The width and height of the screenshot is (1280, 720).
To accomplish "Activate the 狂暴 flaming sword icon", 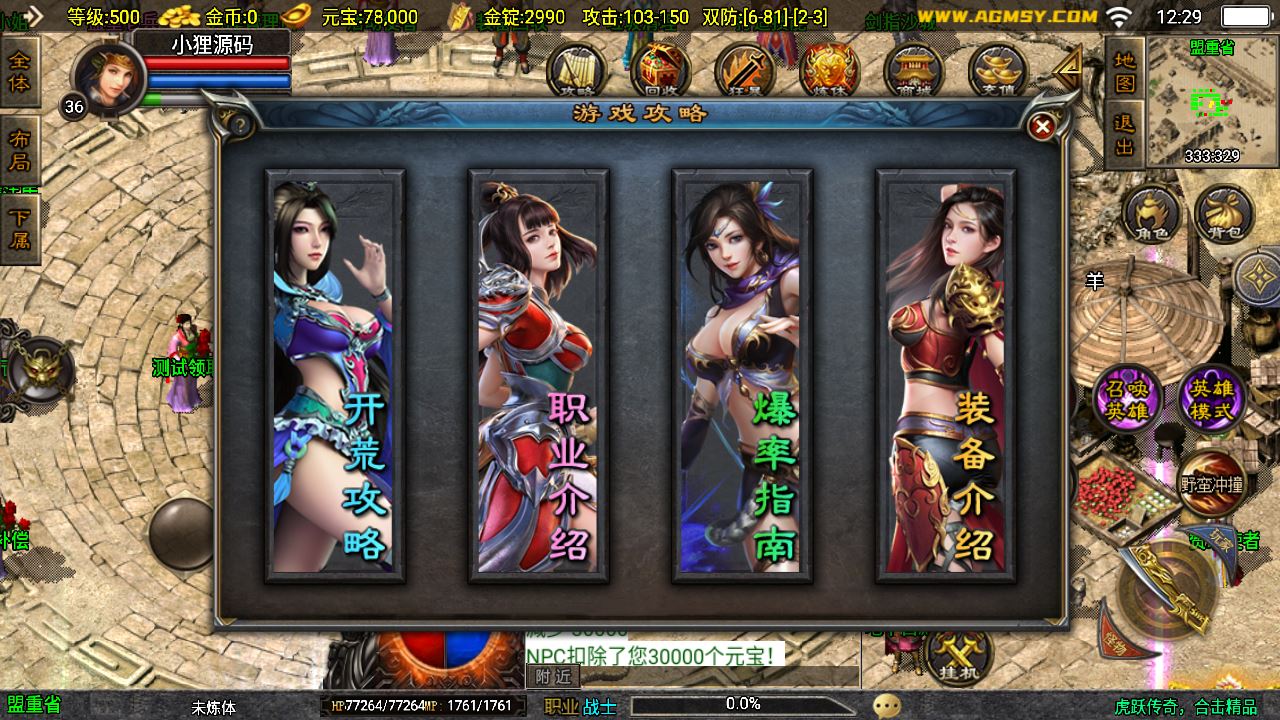I will point(745,72).
